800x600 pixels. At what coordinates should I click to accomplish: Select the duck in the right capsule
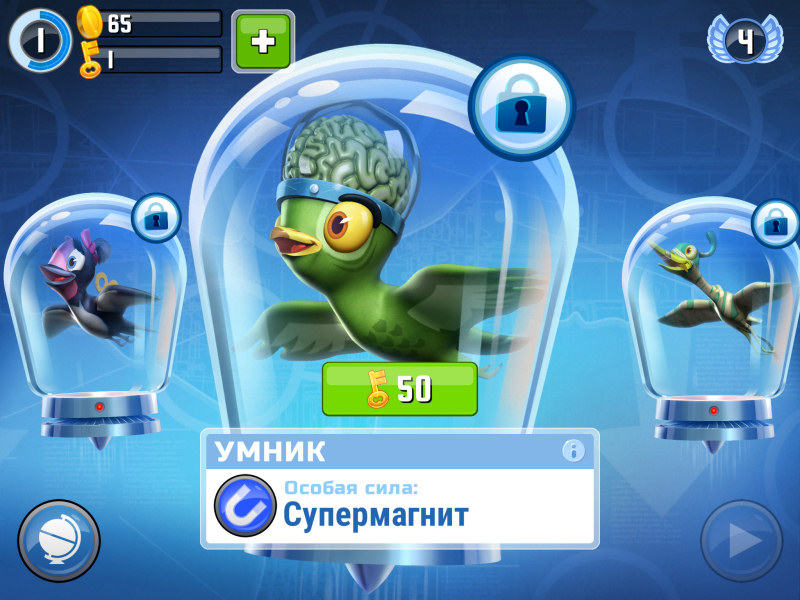(x=710, y=290)
